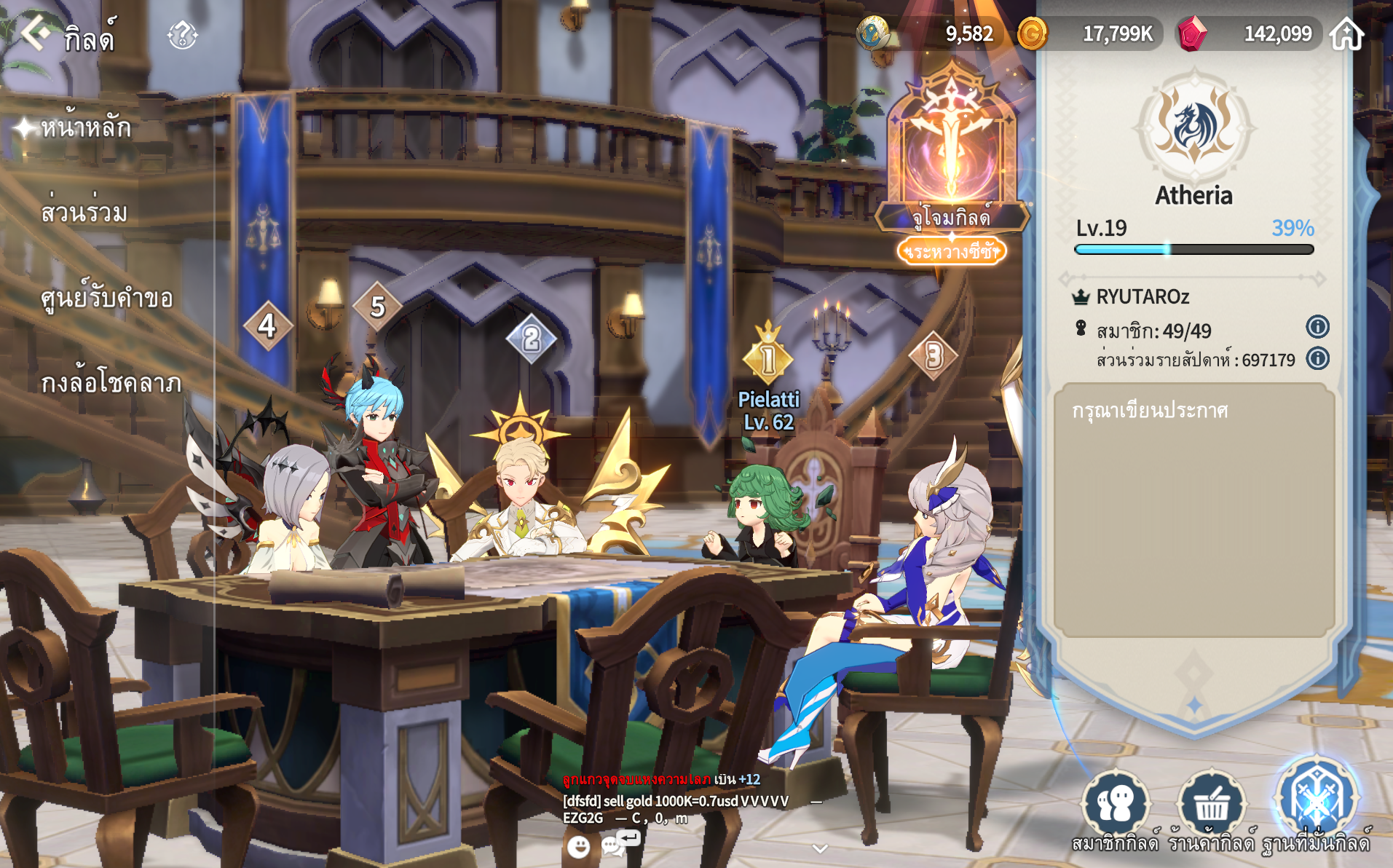The height and width of the screenshot is (868, 1393).
Task: Tap the red gem currency counter
Action: click(x=1249, y=33)
